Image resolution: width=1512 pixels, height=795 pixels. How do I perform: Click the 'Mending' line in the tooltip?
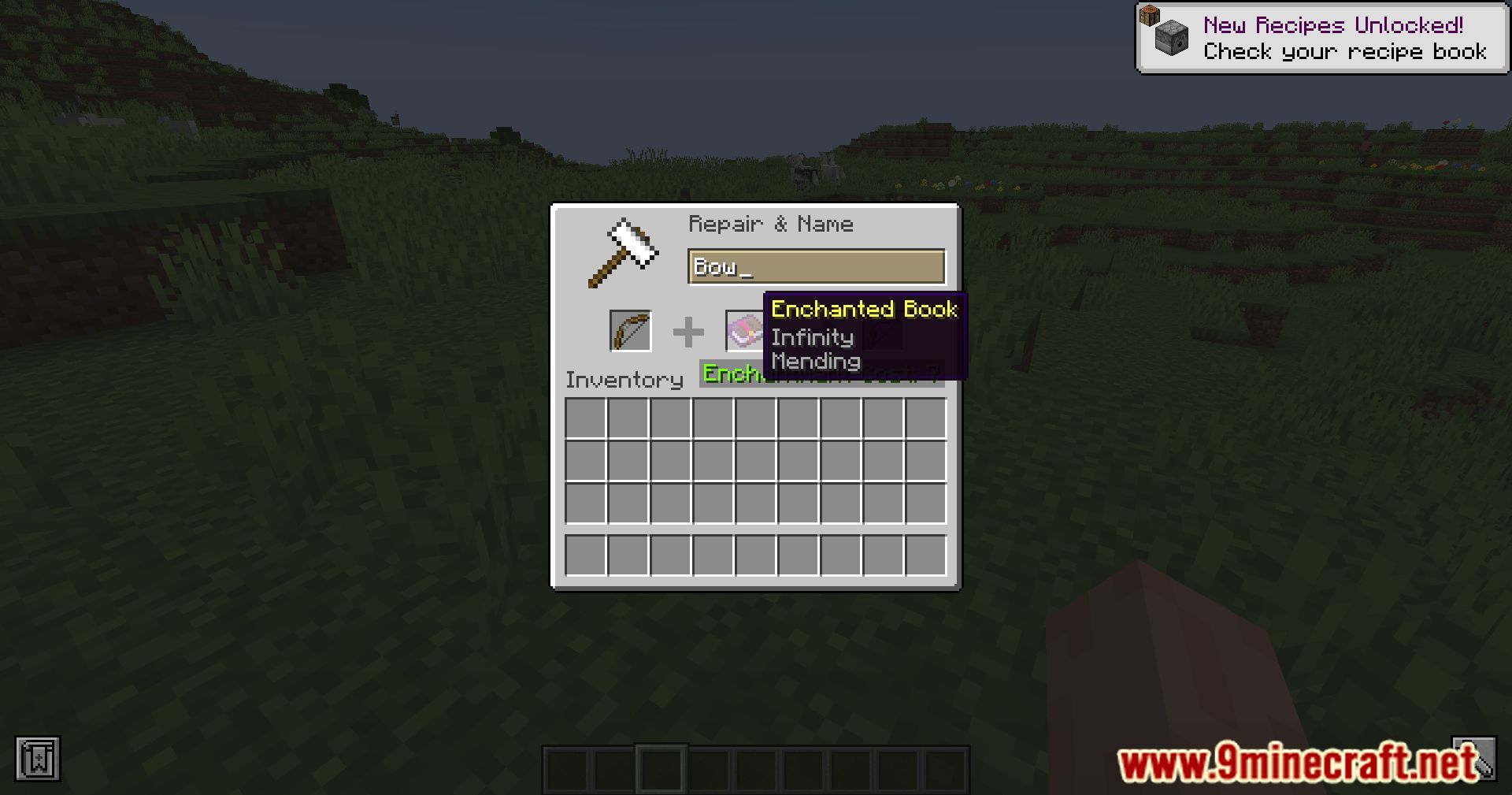pyautogui.click(x=815, y=362)
